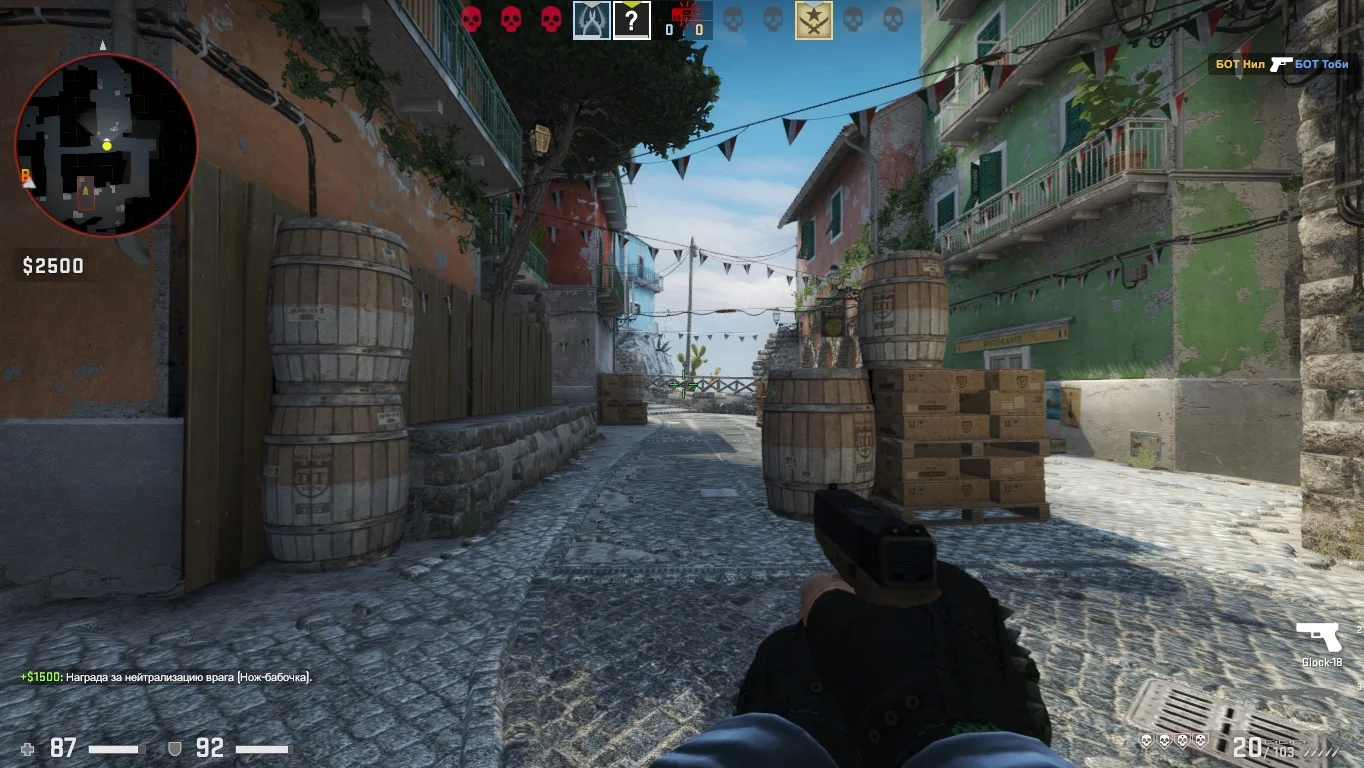Click the question mark player avatar
1364x768 pixels.
631,20
